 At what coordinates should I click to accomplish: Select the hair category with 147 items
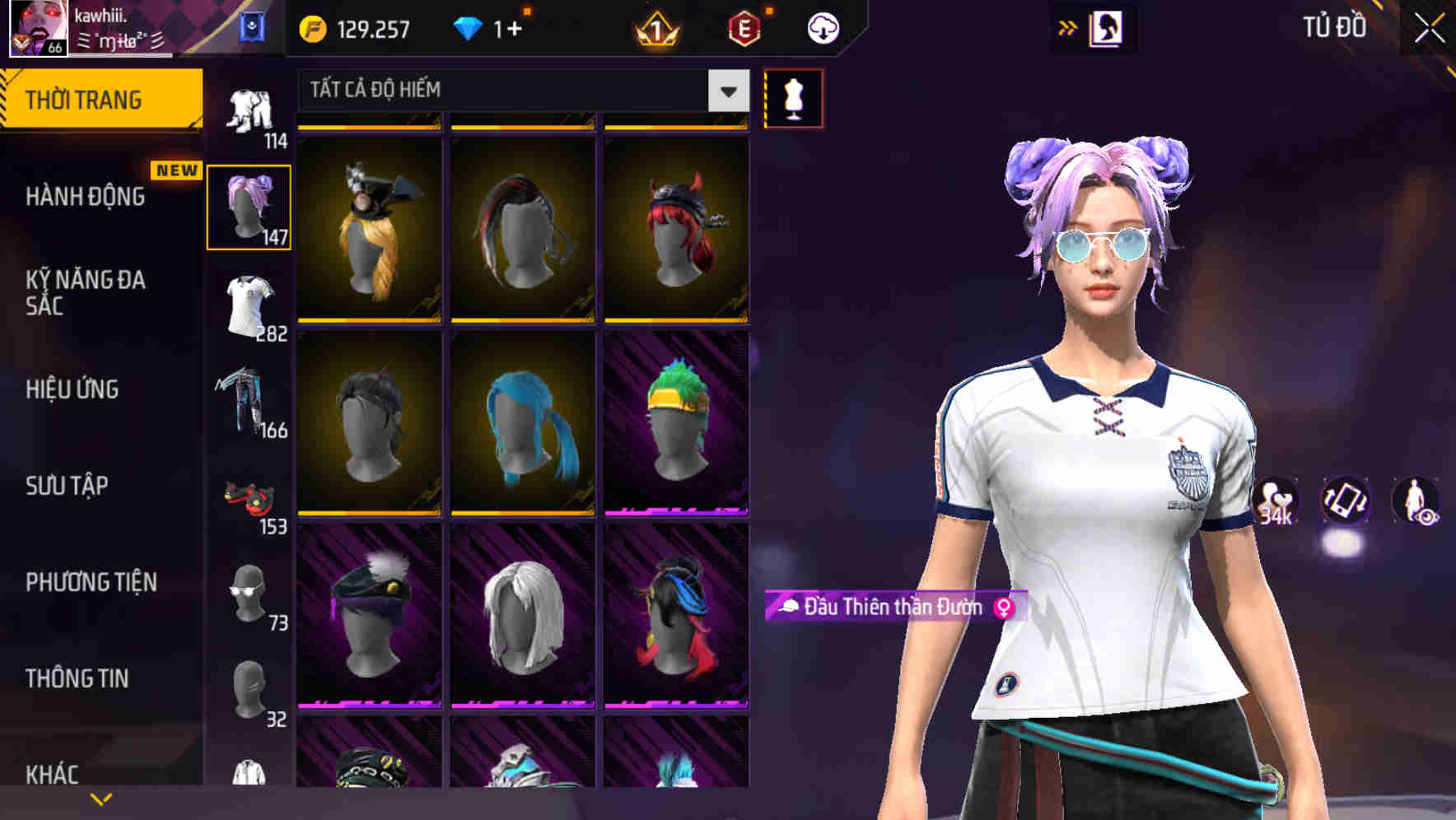click(x=250, y=204)
